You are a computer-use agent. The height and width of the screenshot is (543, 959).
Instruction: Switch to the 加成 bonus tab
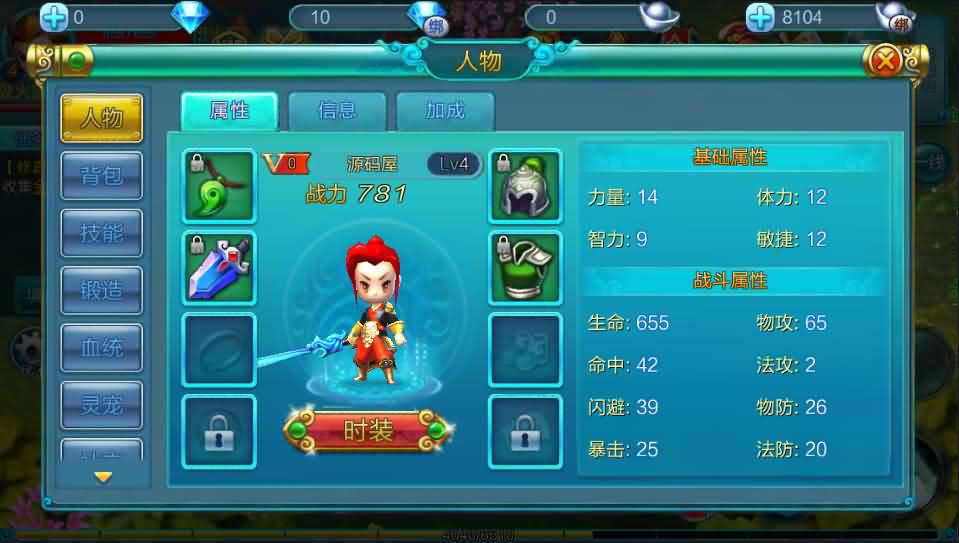pyautogui.click(x=445, y=110)
